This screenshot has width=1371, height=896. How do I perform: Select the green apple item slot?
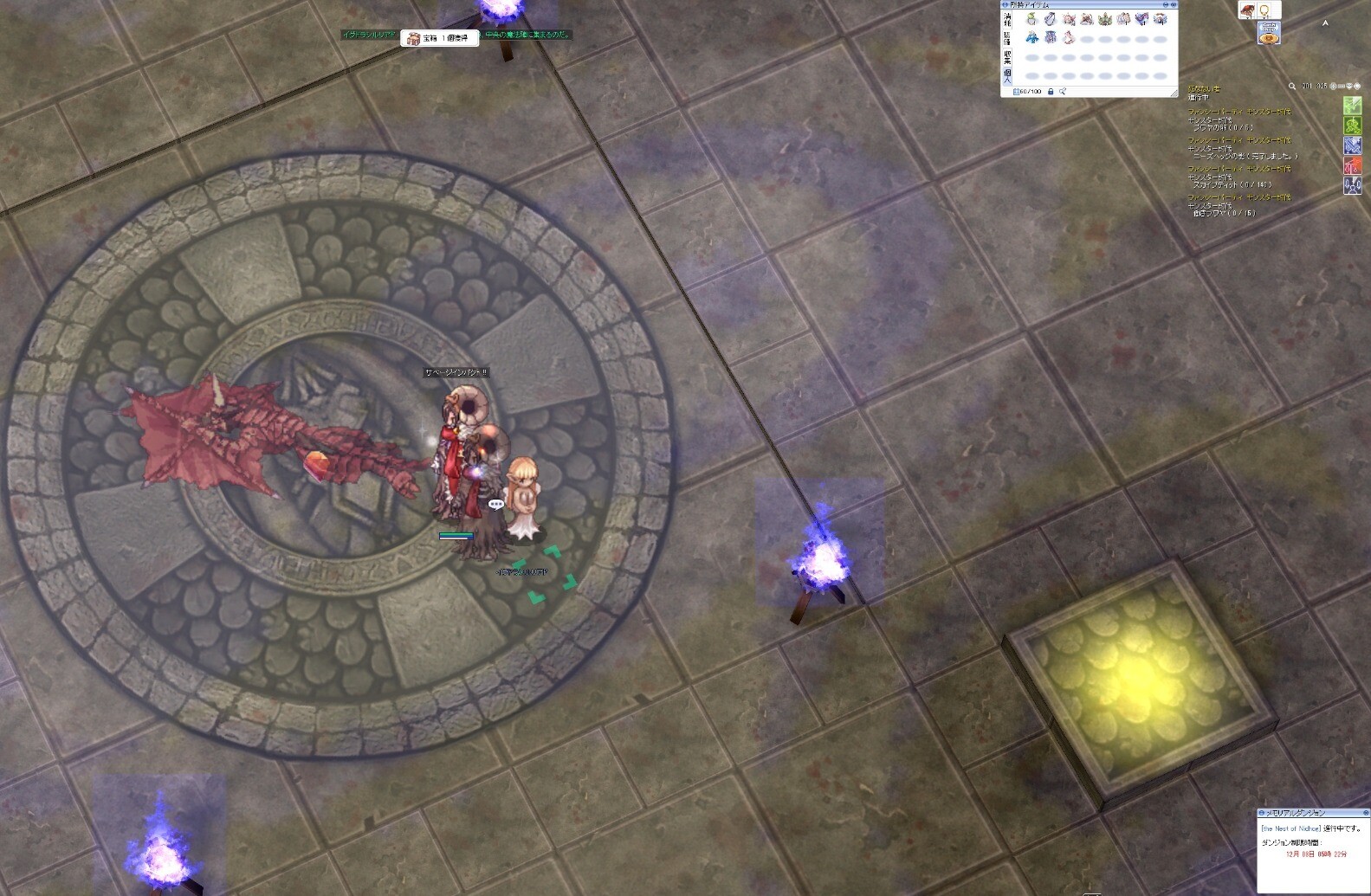1031,19
